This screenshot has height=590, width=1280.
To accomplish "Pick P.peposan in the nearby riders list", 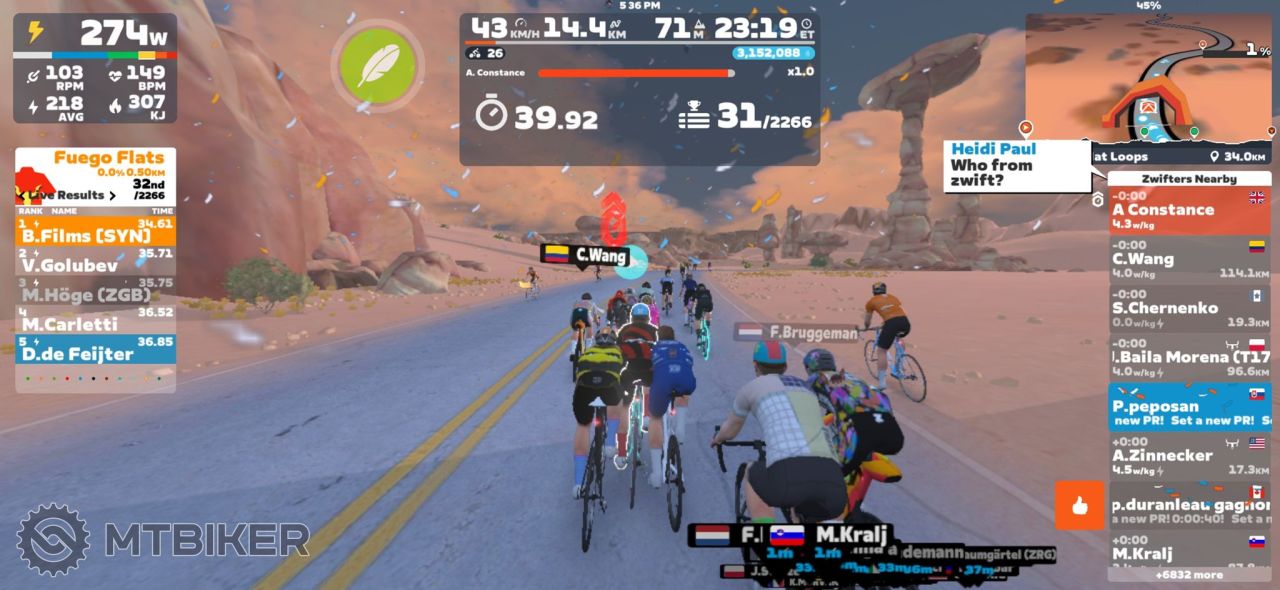I will pos(1189,406).
